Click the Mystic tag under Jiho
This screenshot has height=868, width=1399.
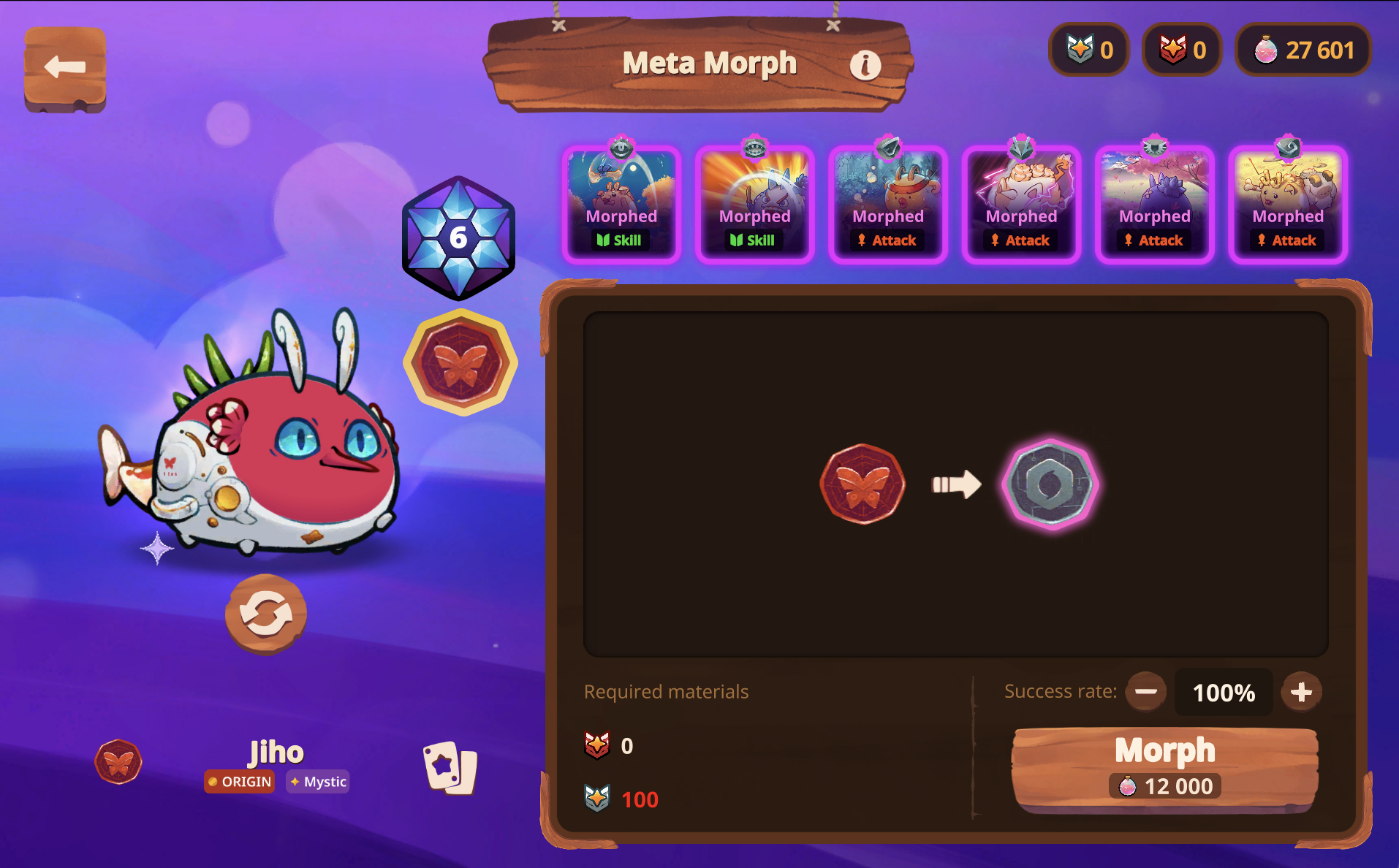tap(317, 781)
